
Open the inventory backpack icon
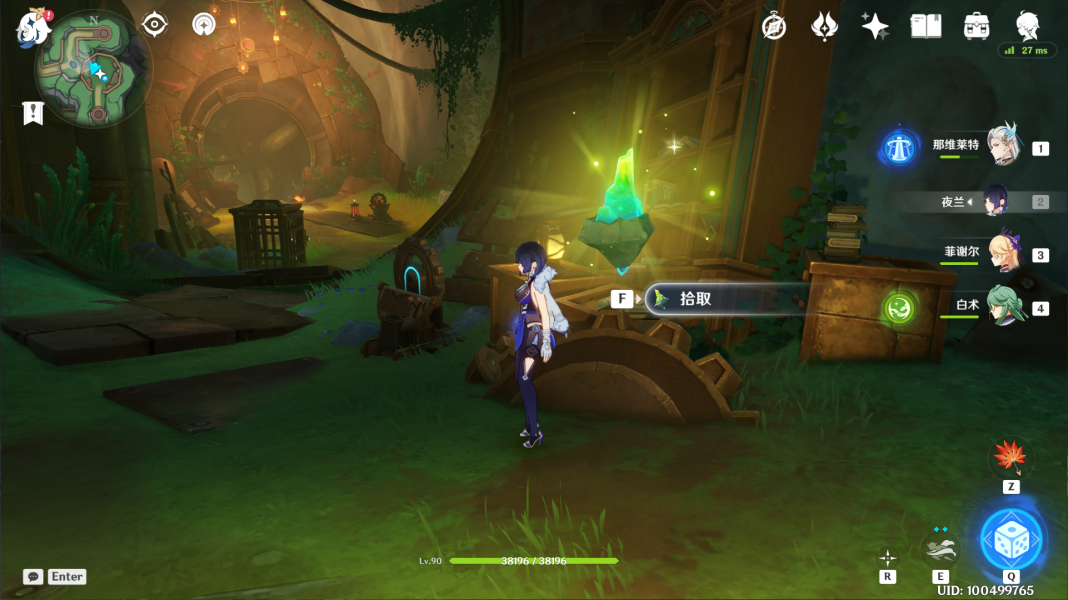click(x=977, y=27)
